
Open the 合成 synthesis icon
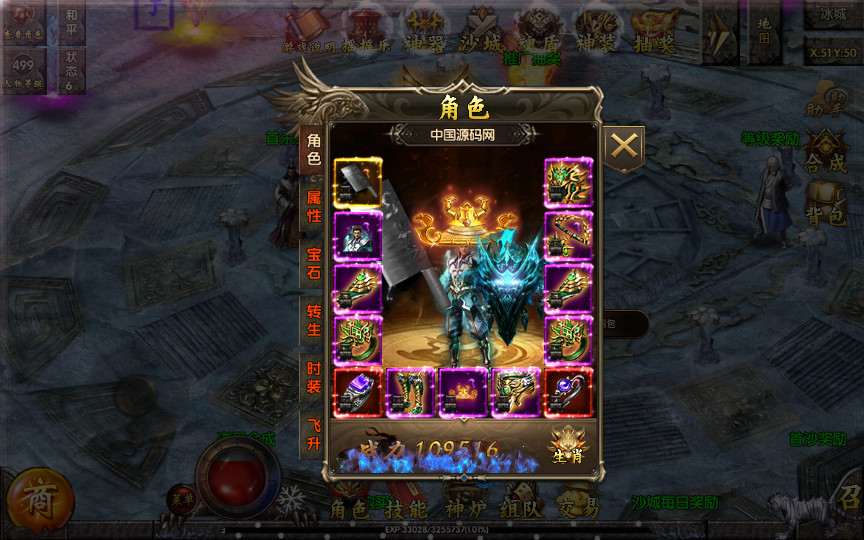pos(826,153)
